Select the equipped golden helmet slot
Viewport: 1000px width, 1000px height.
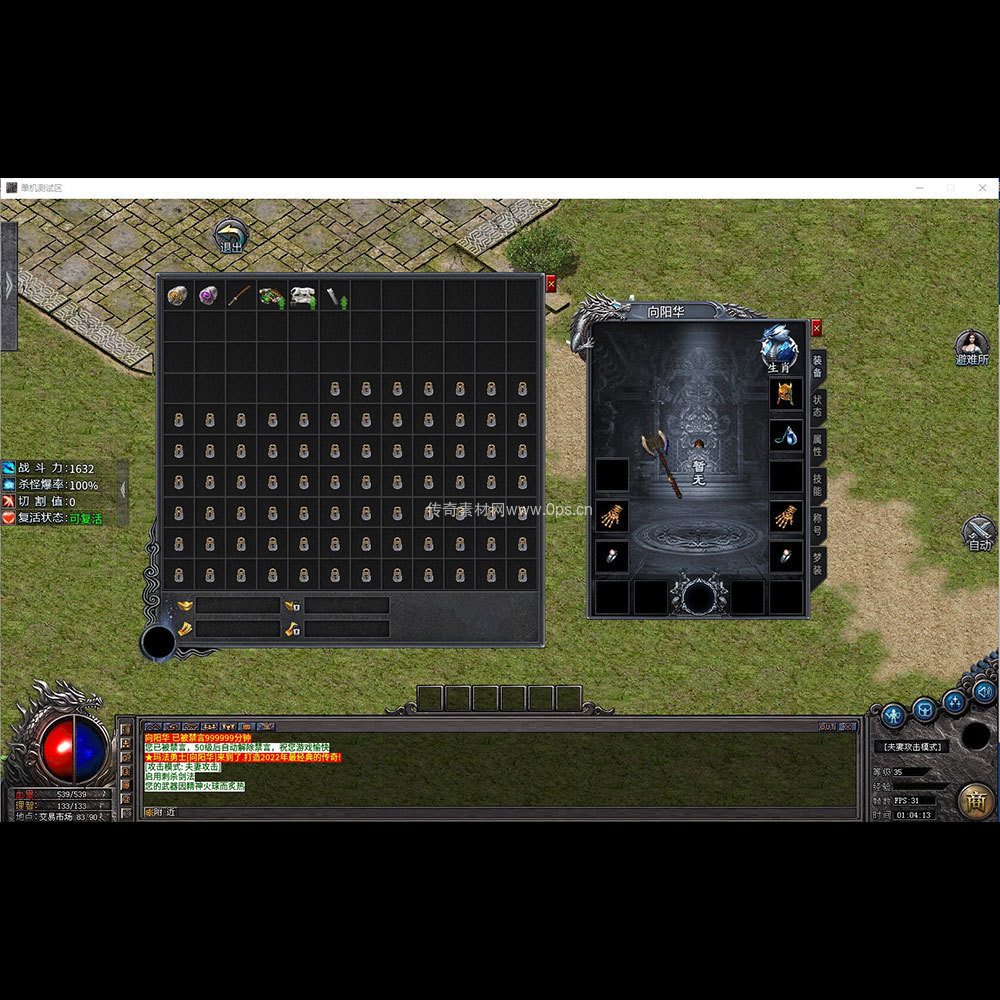(785, 393)
